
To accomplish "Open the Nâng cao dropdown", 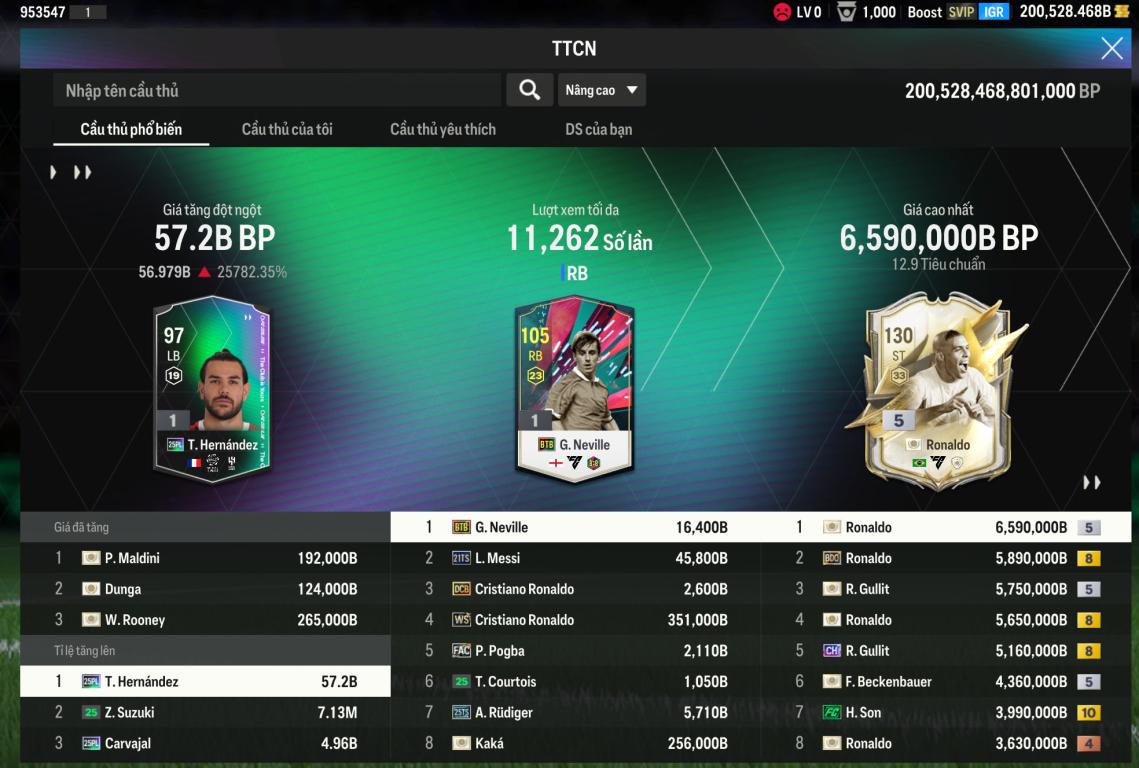I will (x=601, y=90).
